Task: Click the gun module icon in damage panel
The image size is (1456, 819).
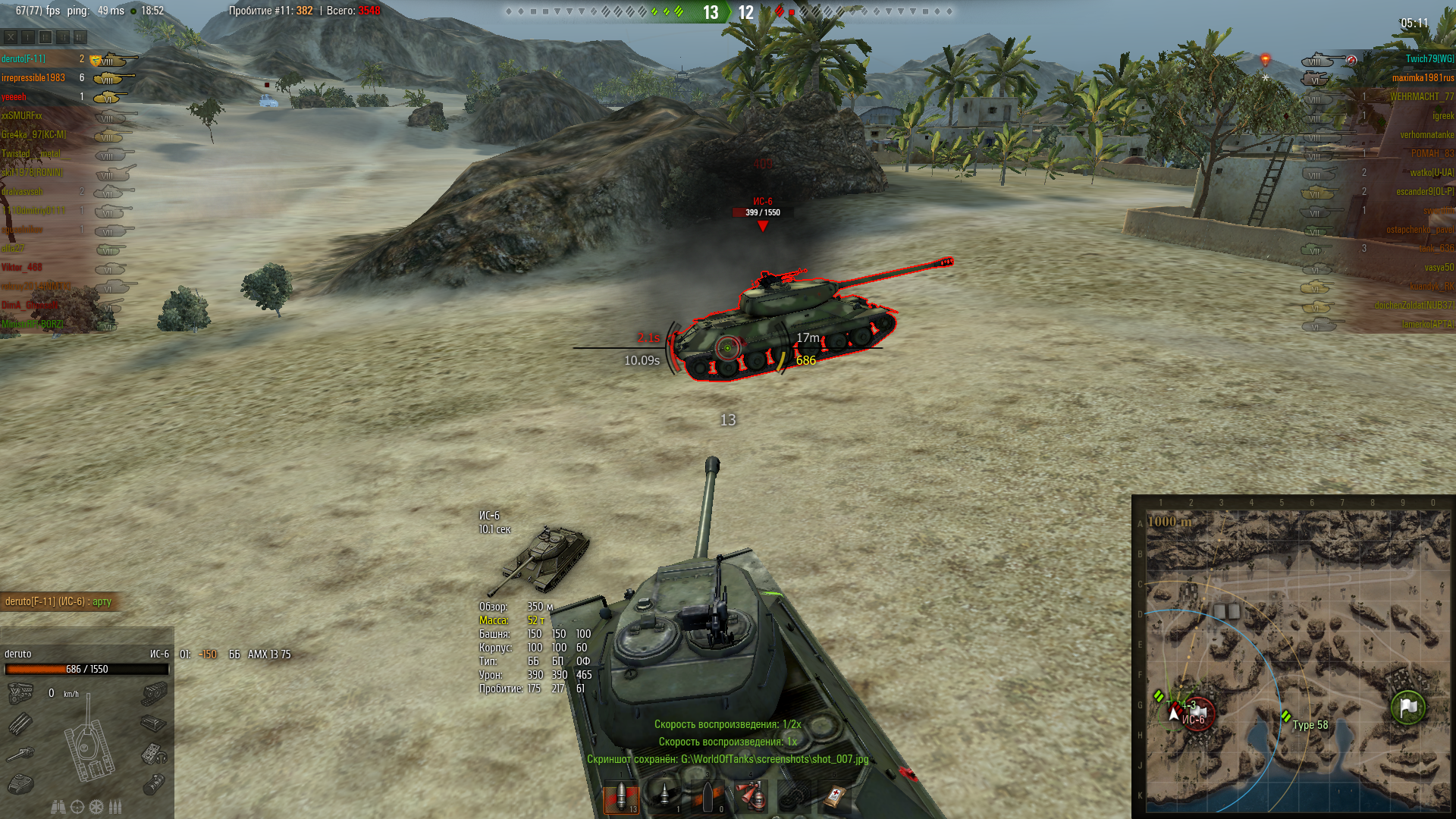Action: 20,754
